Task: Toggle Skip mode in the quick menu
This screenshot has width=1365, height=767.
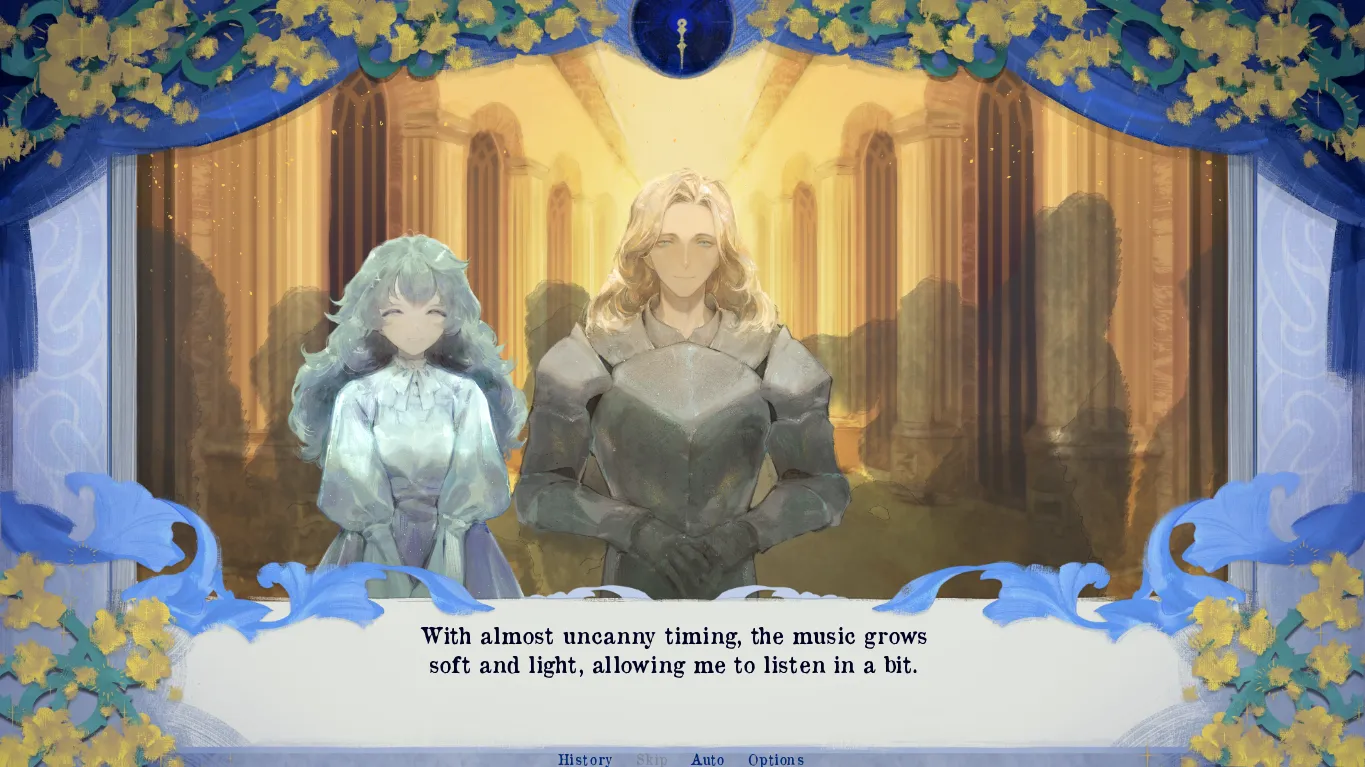Action: coord(653,759)
